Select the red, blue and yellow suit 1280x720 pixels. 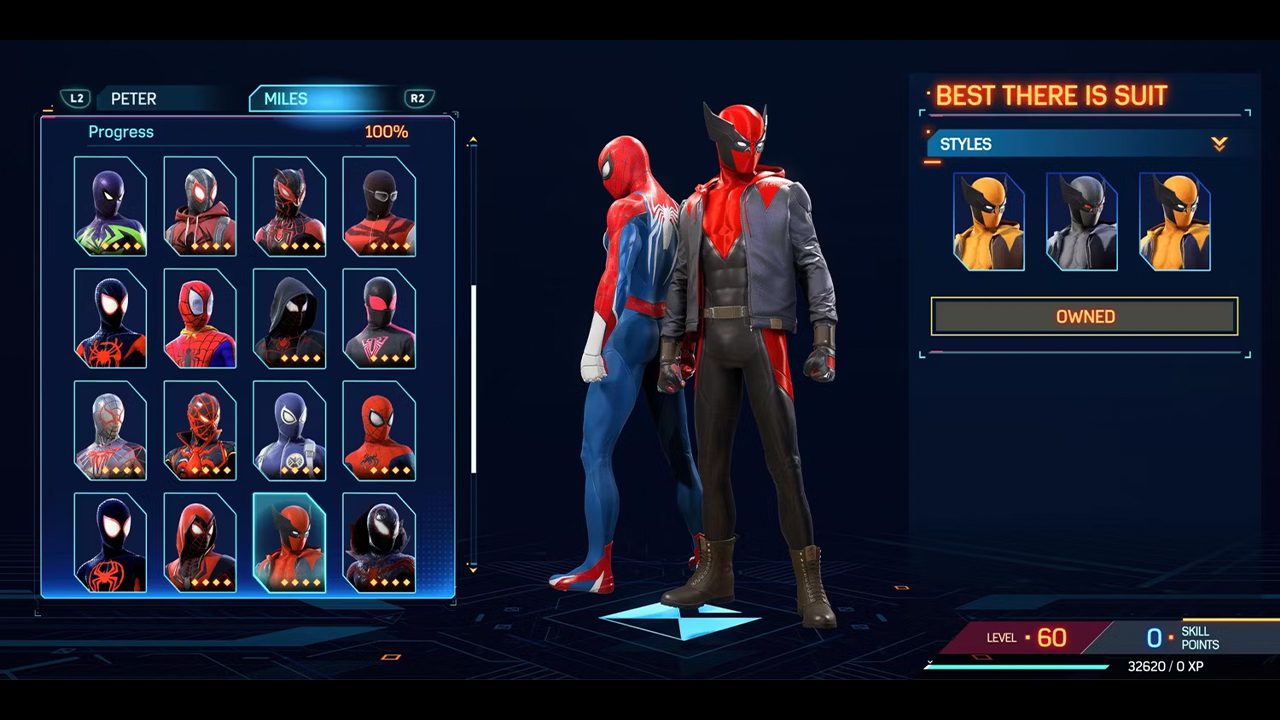point(200,318)
